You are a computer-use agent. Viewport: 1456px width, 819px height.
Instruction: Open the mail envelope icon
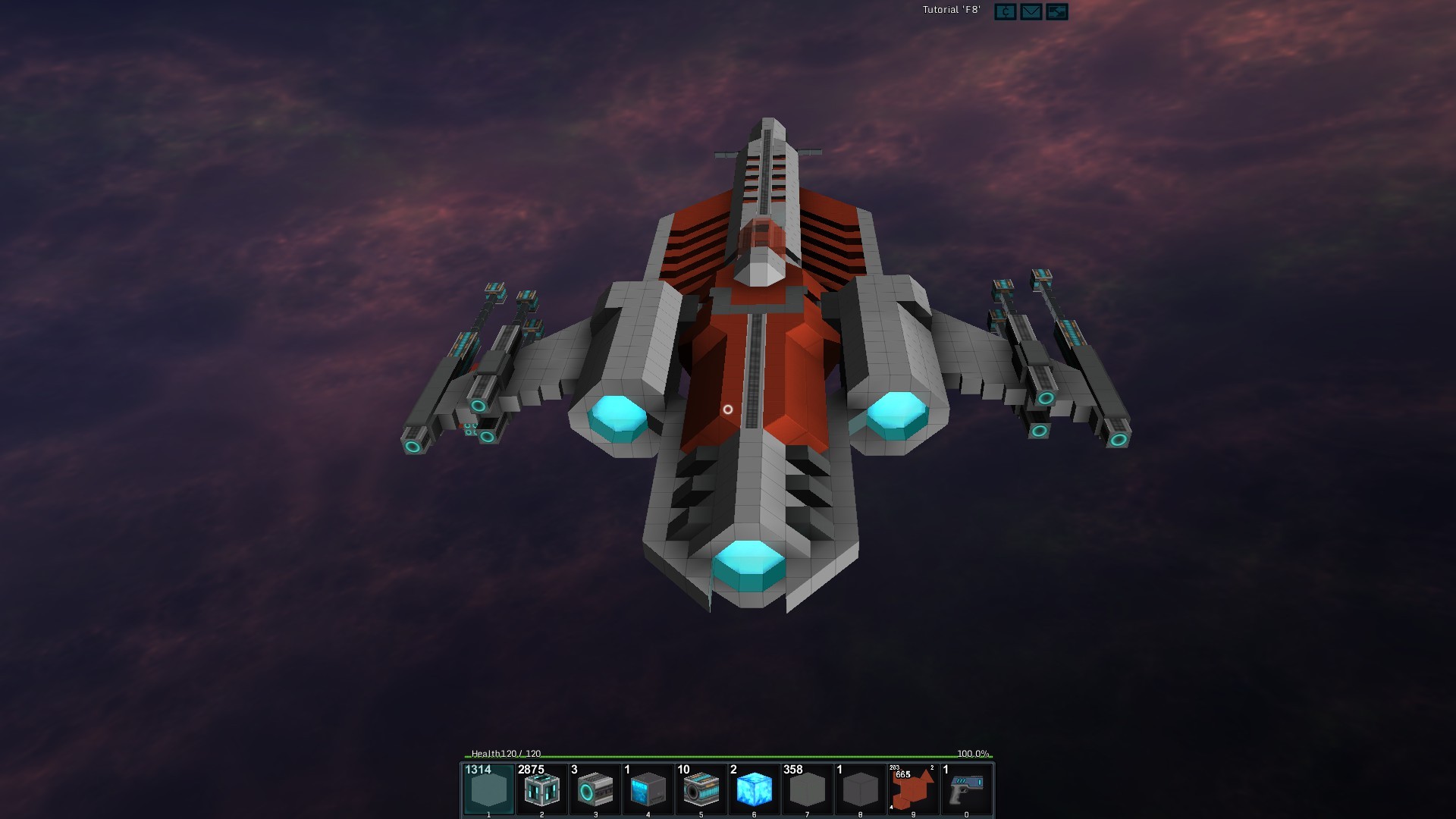(1031, 11)
